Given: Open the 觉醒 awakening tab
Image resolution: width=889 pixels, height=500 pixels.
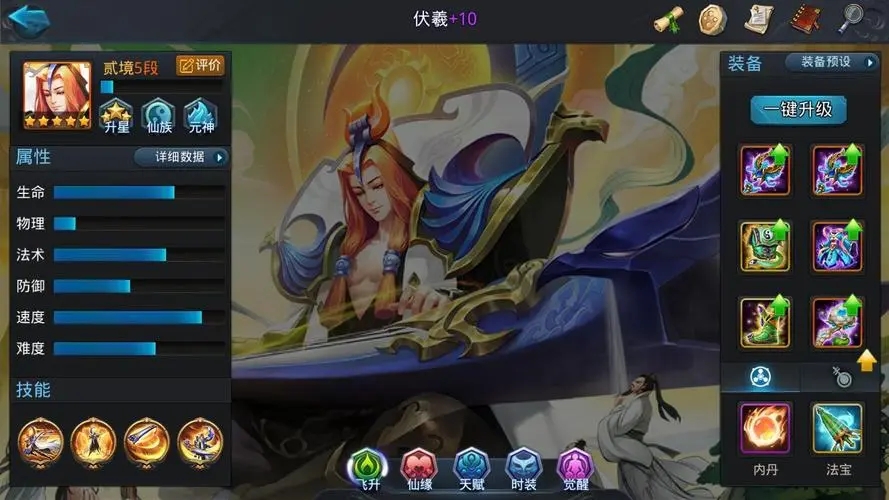Looking at the screenshot, I should (x=575, y=467).
